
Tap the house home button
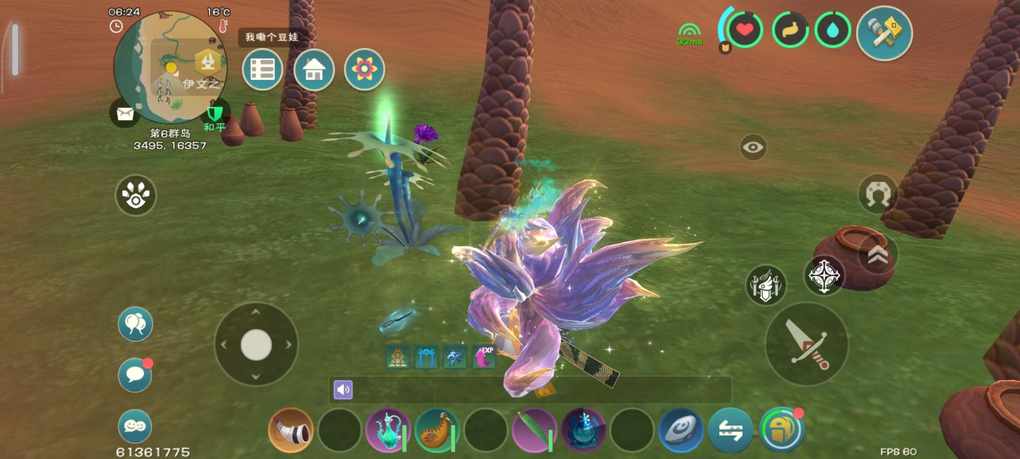coord(314,70)
